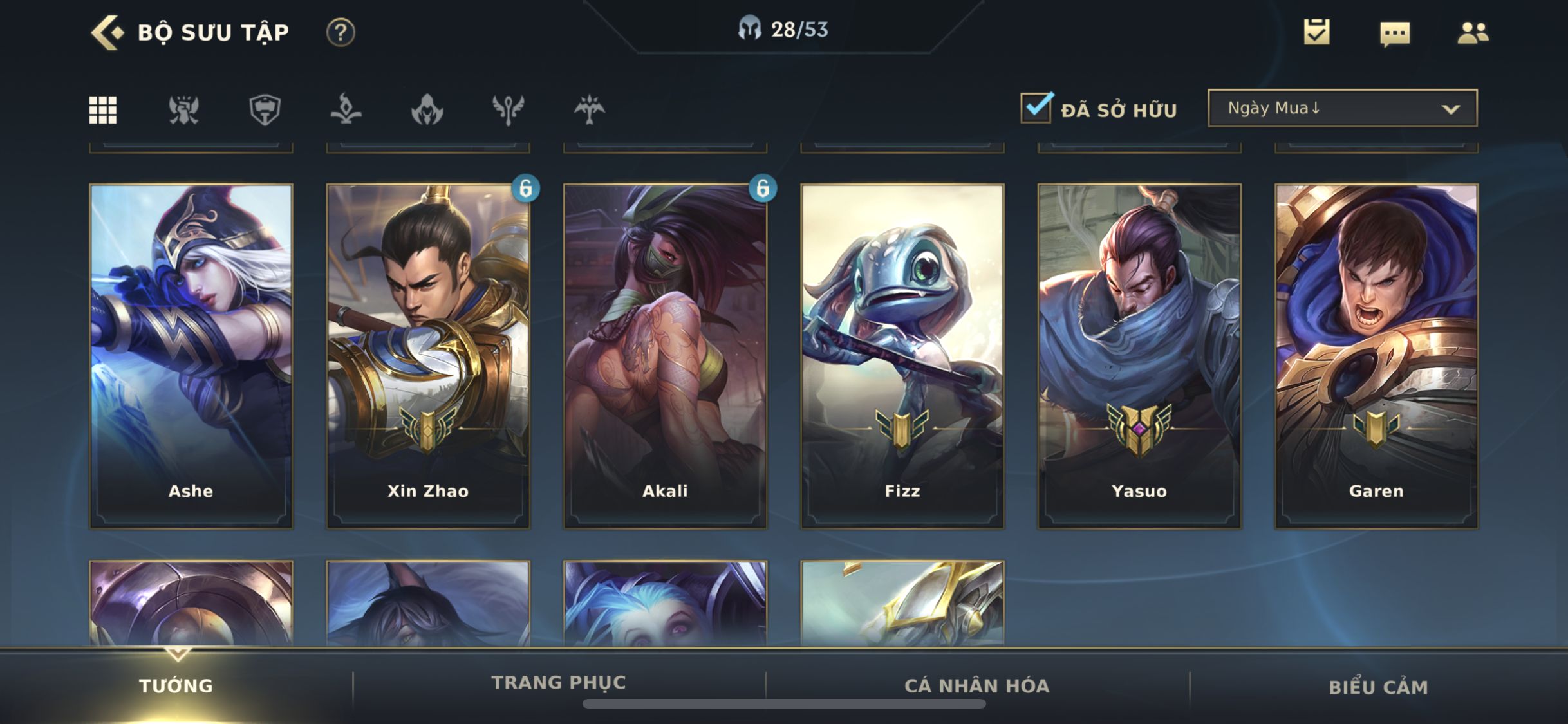Choose the Xin Zhao champion card

pyautogui.click(x=428, y=356)
